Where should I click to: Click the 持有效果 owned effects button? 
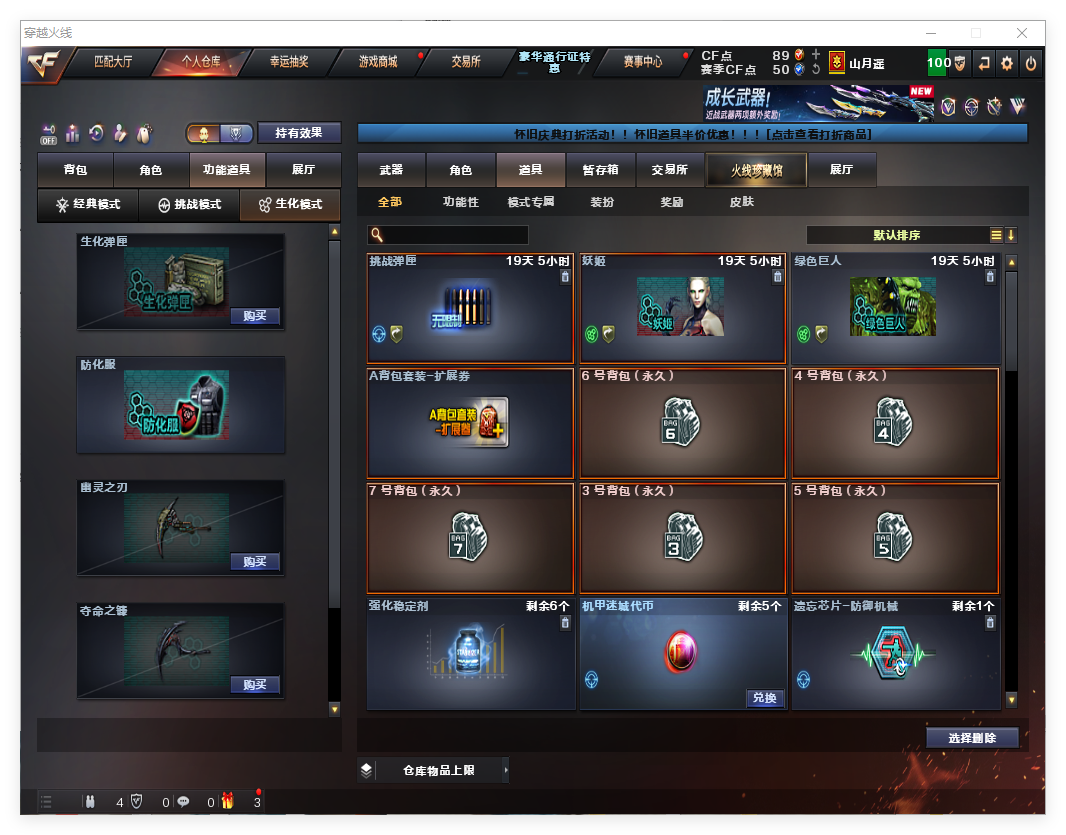pos(299,132)
